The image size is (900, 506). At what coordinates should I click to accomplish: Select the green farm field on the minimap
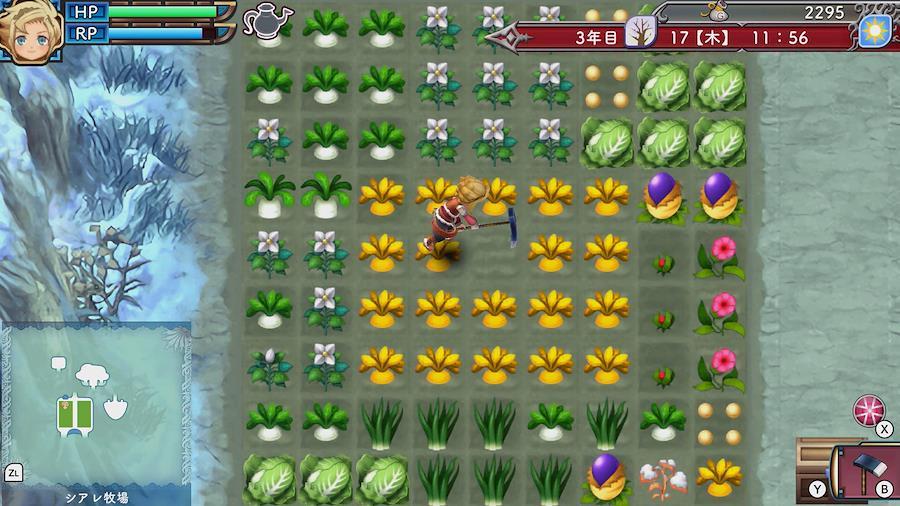point(76,410)
